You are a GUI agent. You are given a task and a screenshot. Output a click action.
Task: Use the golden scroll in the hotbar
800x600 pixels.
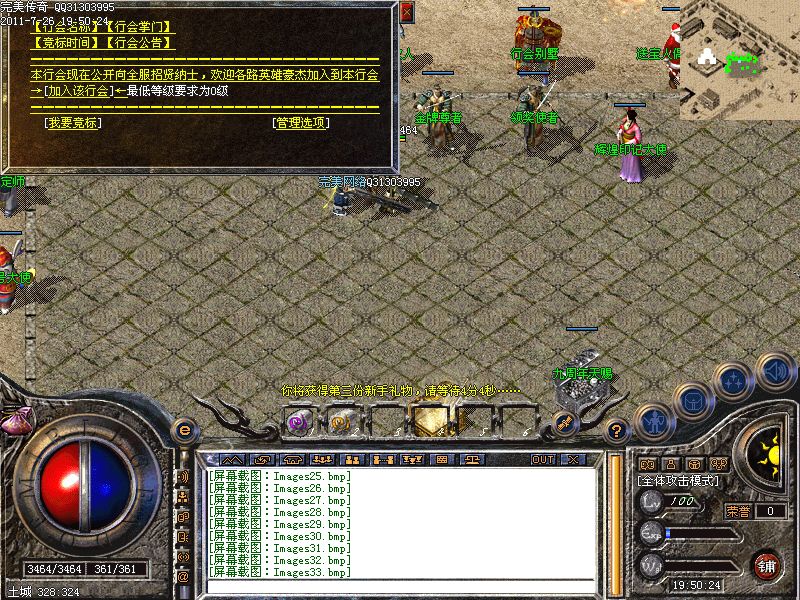point(338,422)
